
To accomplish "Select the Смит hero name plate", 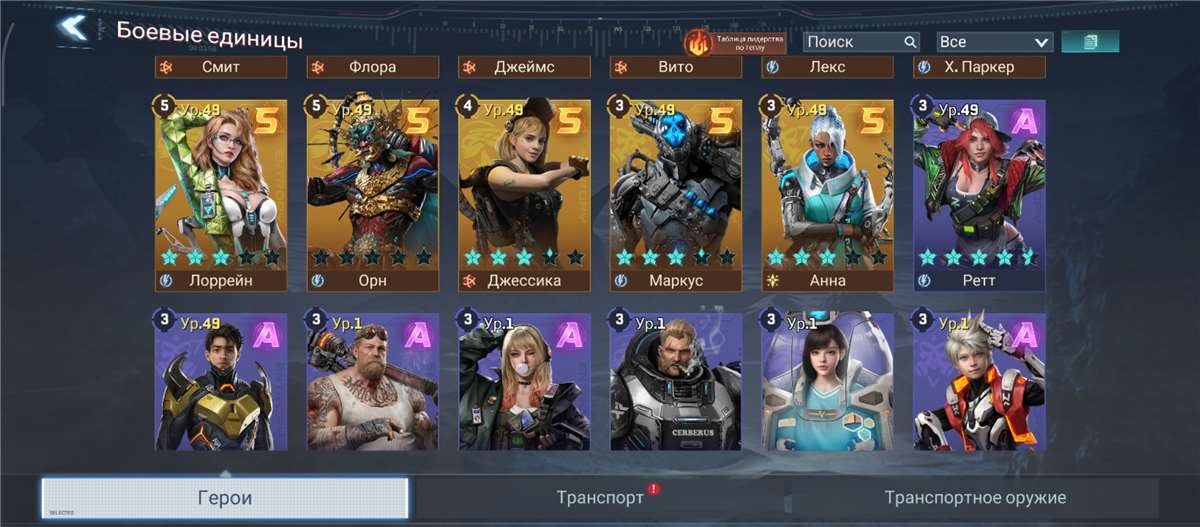I will pos(221,67).
